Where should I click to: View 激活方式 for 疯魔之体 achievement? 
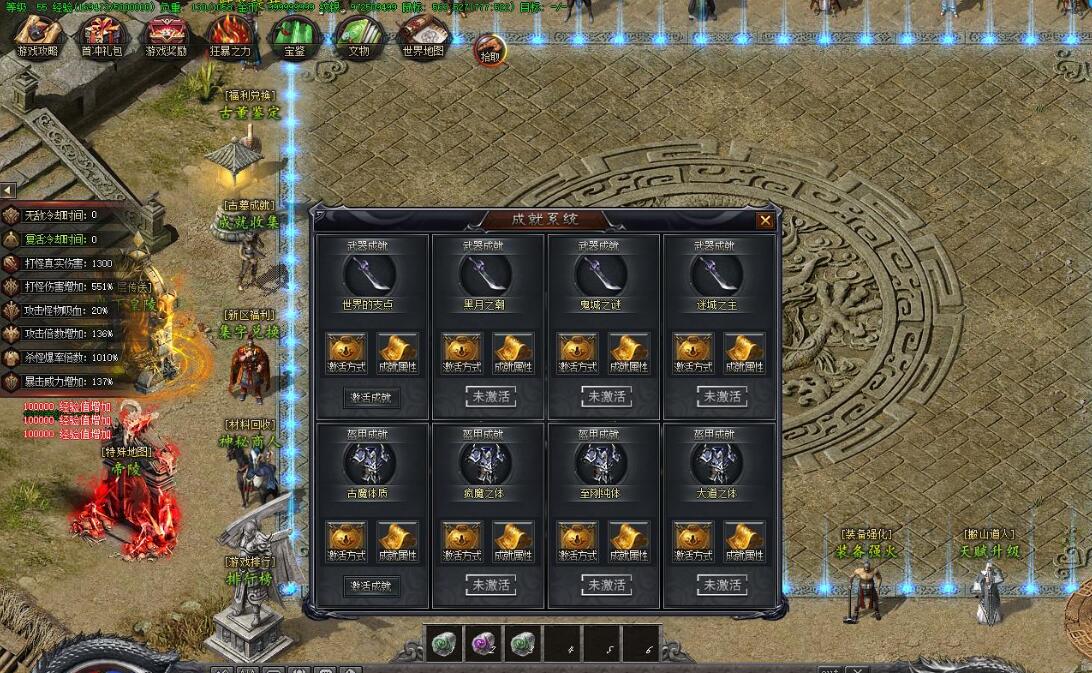click(462, 541)
